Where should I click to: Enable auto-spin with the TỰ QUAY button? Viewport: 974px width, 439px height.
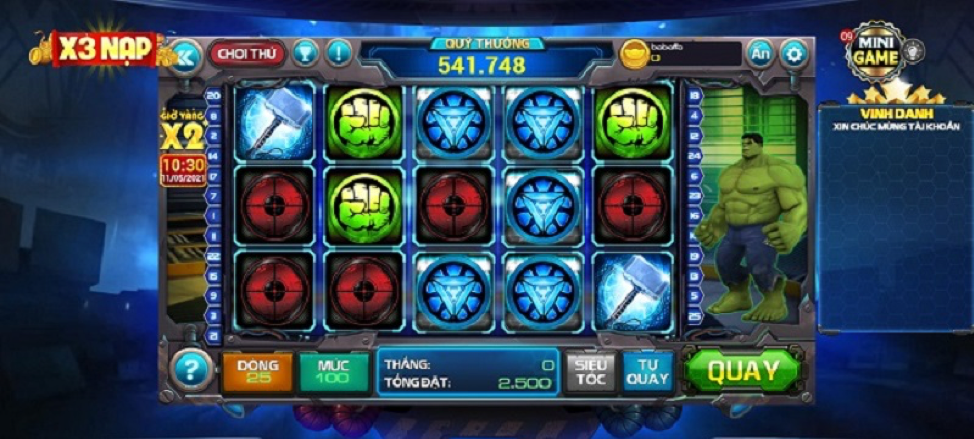(647, 371)
